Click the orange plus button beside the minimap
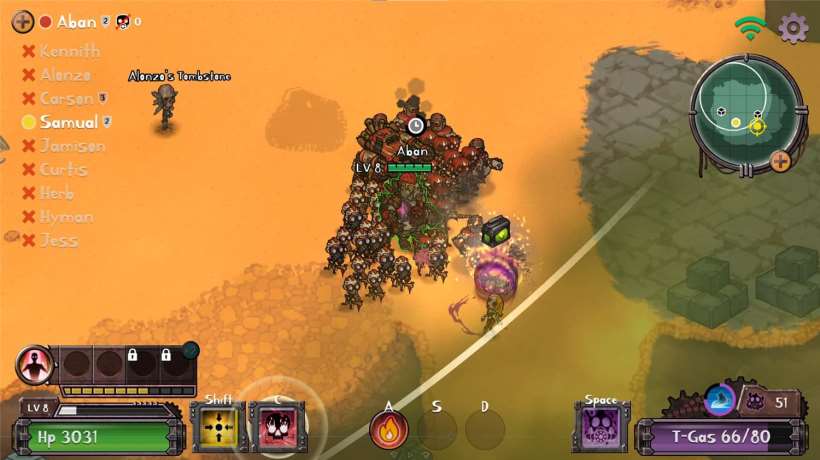 (x=780, y=160)
